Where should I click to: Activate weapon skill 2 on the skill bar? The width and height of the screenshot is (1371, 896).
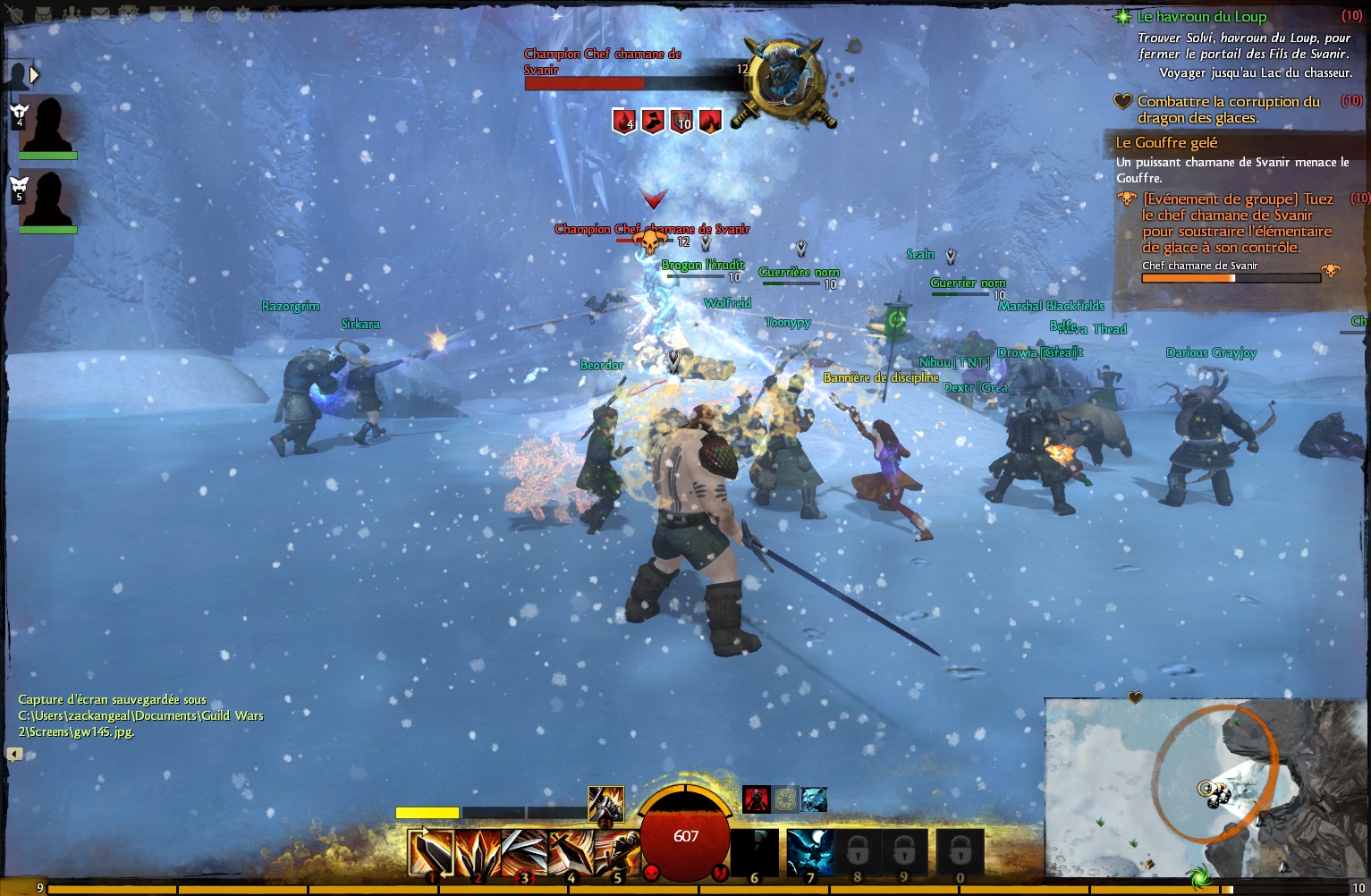tap(478, 853)
